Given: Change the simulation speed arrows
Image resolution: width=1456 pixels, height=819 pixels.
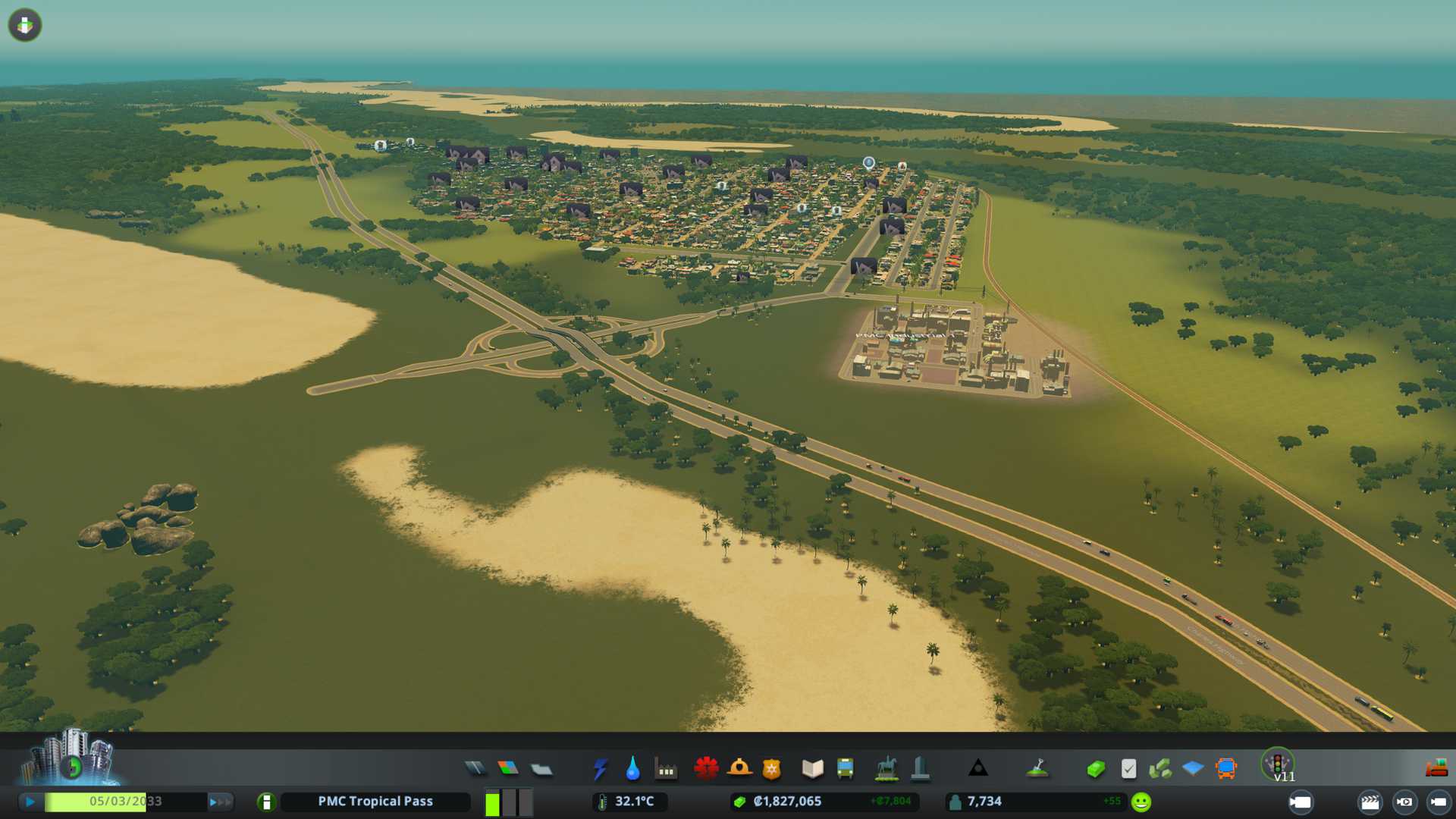Looking at the screenshot, I should click(x=220, y=802).
